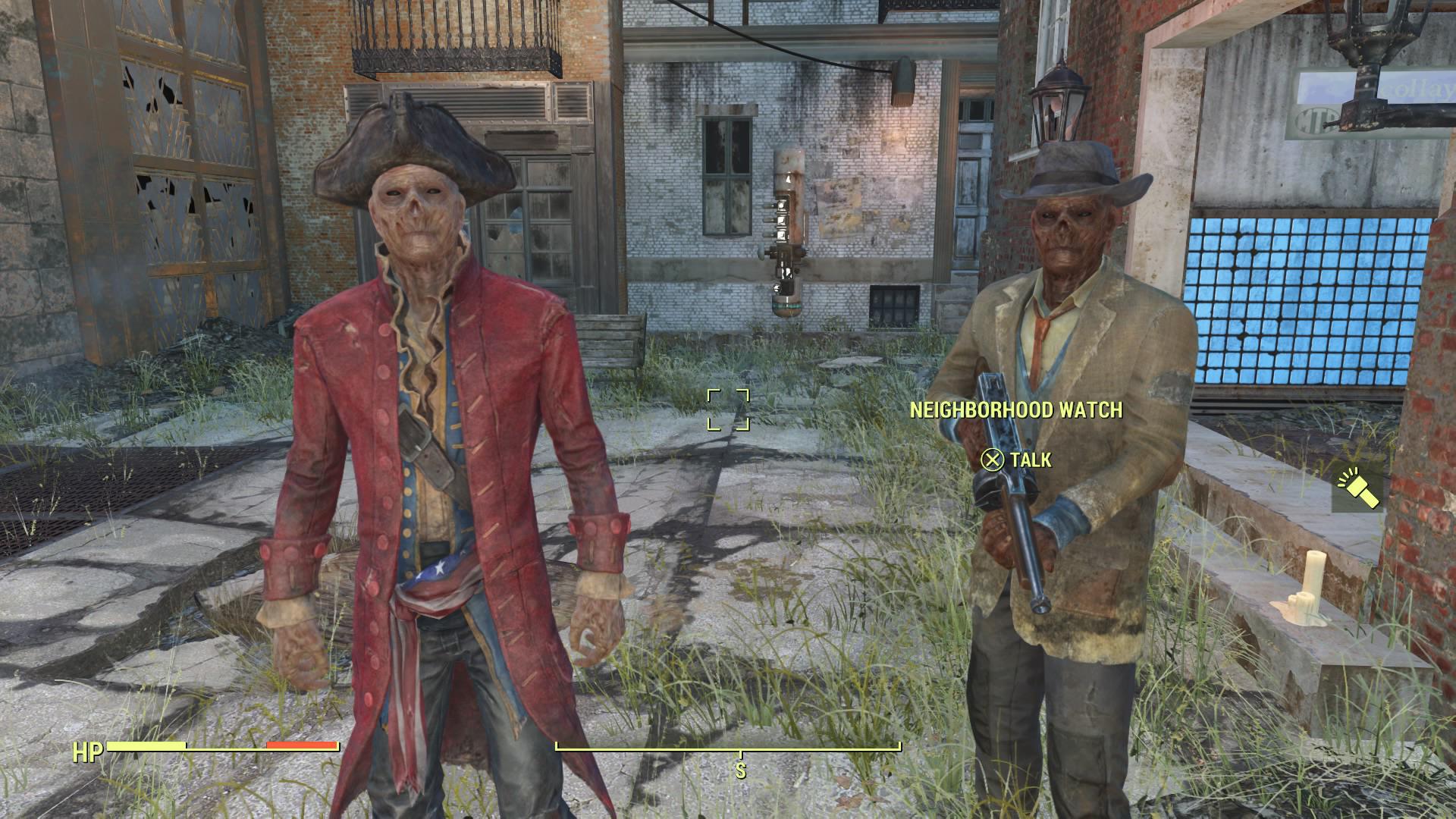Click the circled X Talk button icon
The image size is (1456, 819).
(991, 458)
